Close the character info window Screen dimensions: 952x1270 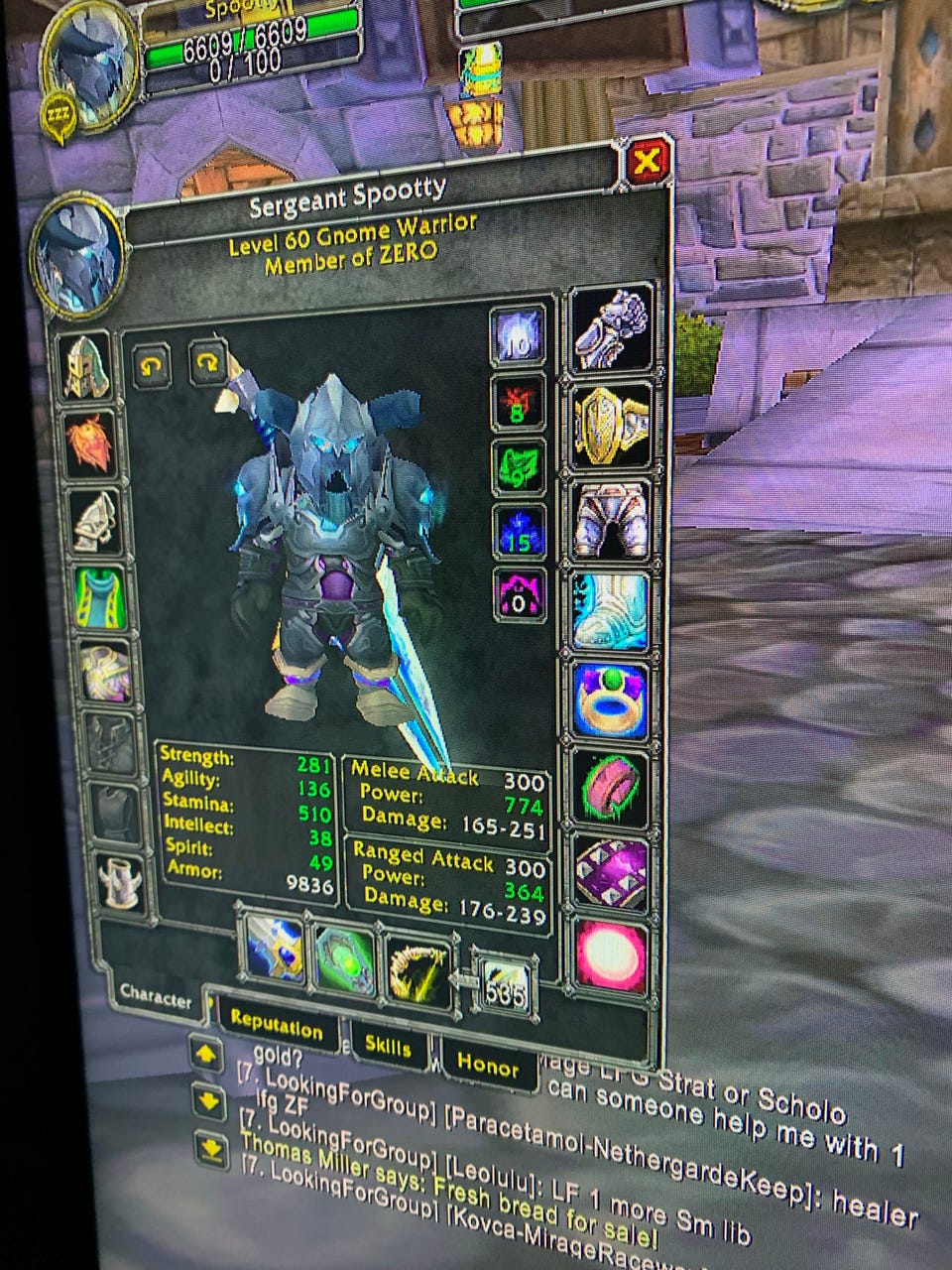[x=649, y=162]
